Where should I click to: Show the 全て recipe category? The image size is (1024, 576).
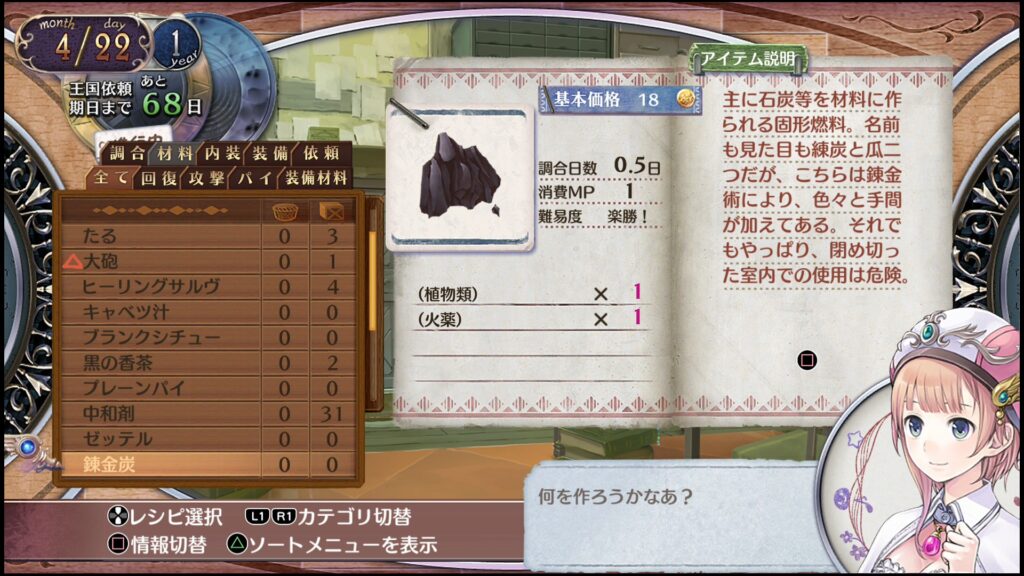click(111, 179)
